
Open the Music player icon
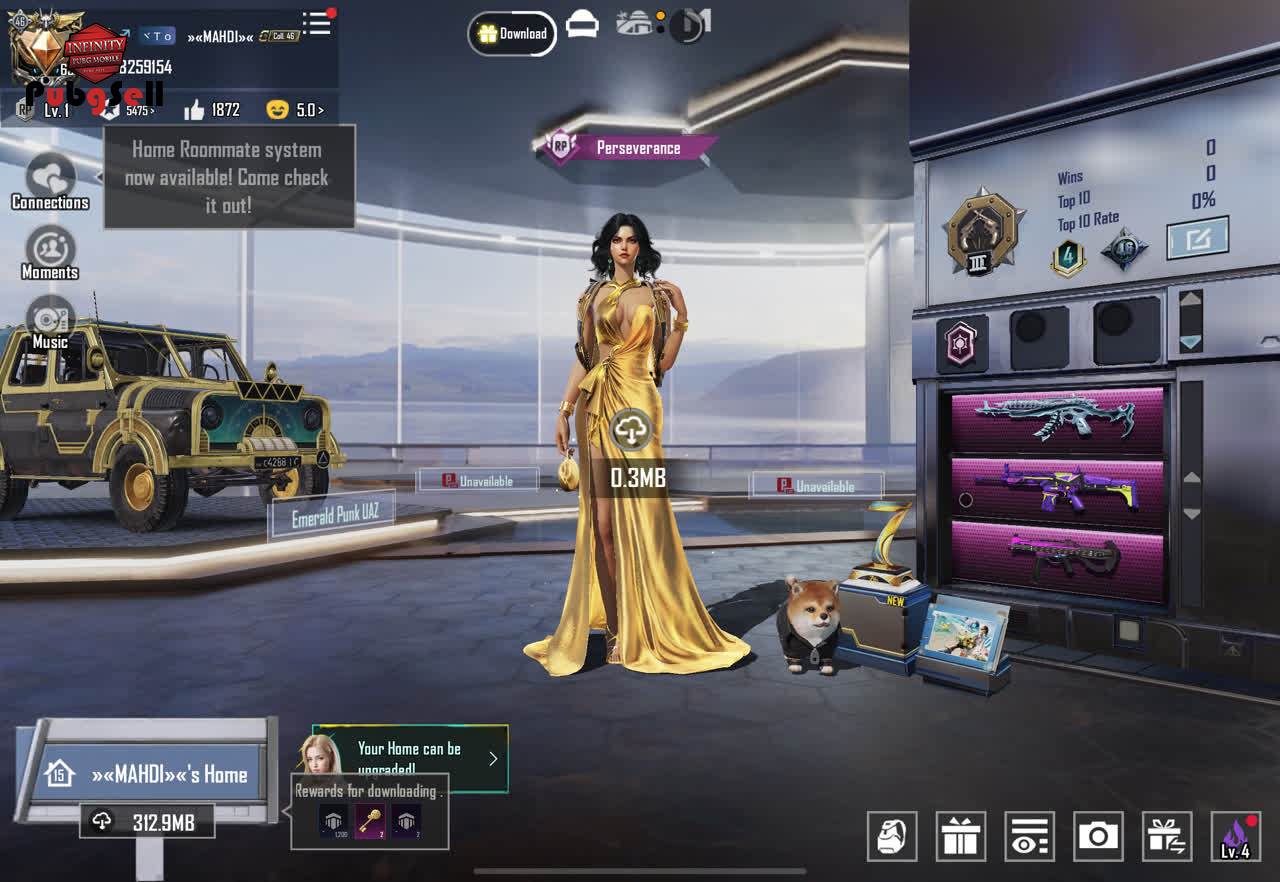(50, 320)
